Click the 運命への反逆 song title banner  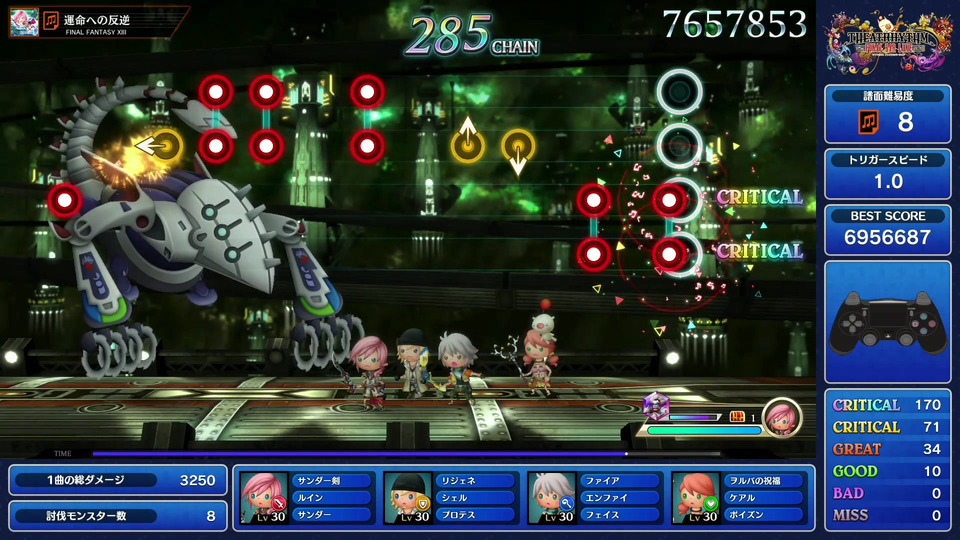(x=115, y=22)
